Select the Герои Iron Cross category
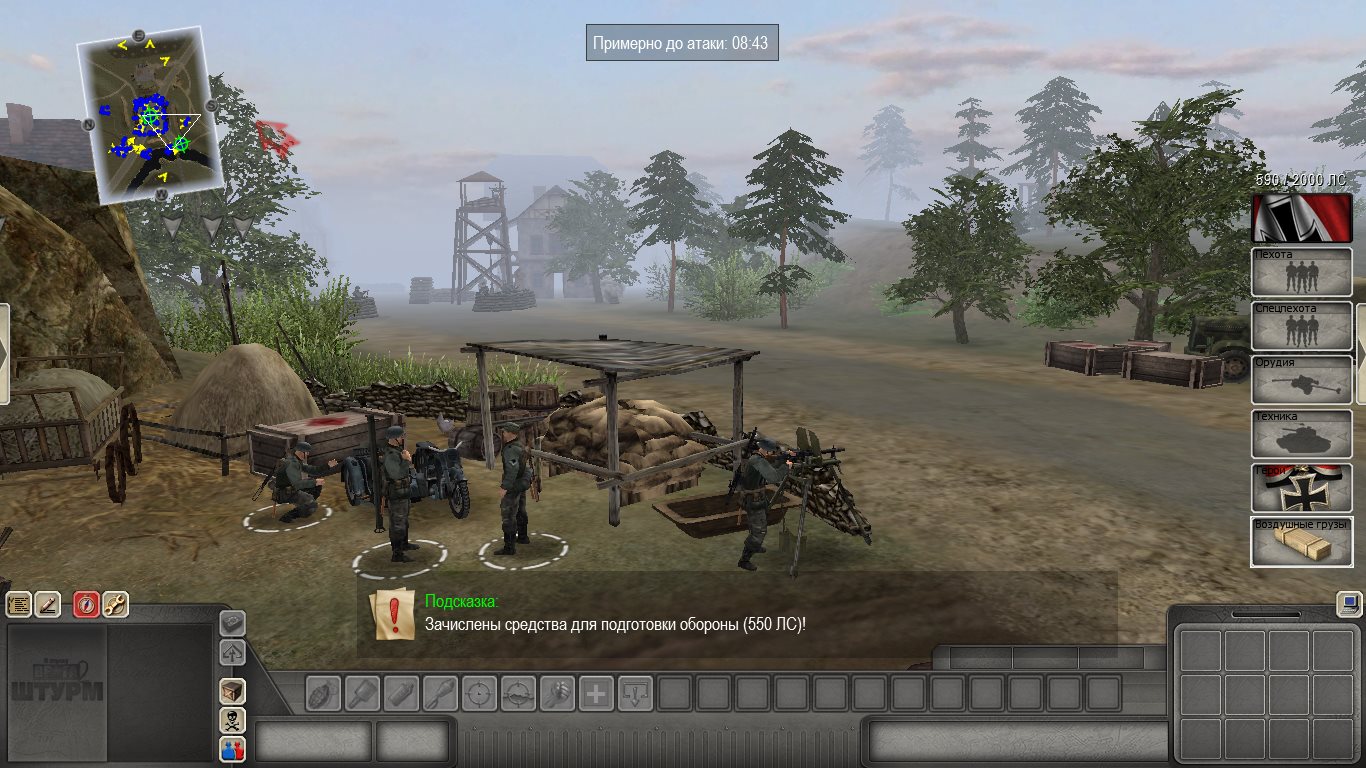 coord(1301,488)
